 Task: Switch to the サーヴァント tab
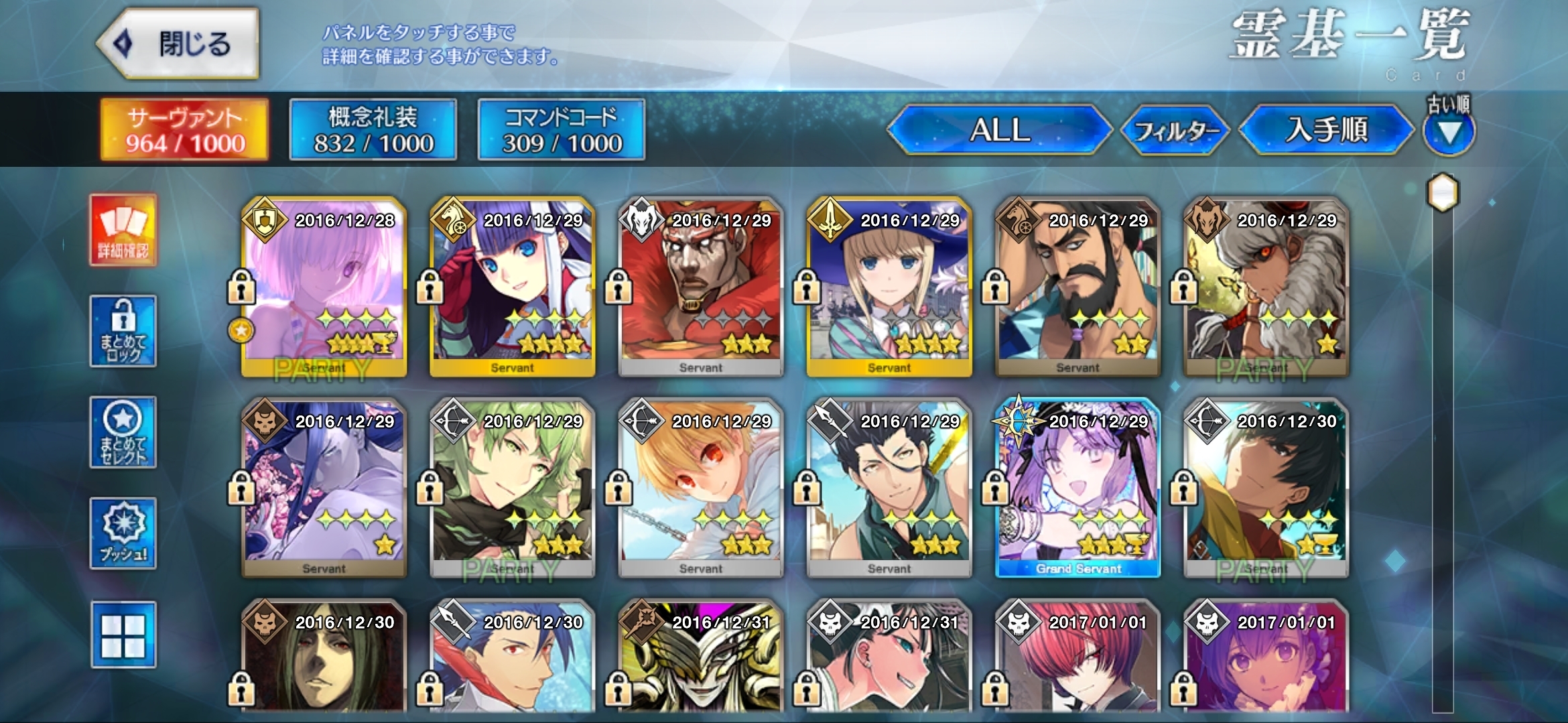[184, 129]
